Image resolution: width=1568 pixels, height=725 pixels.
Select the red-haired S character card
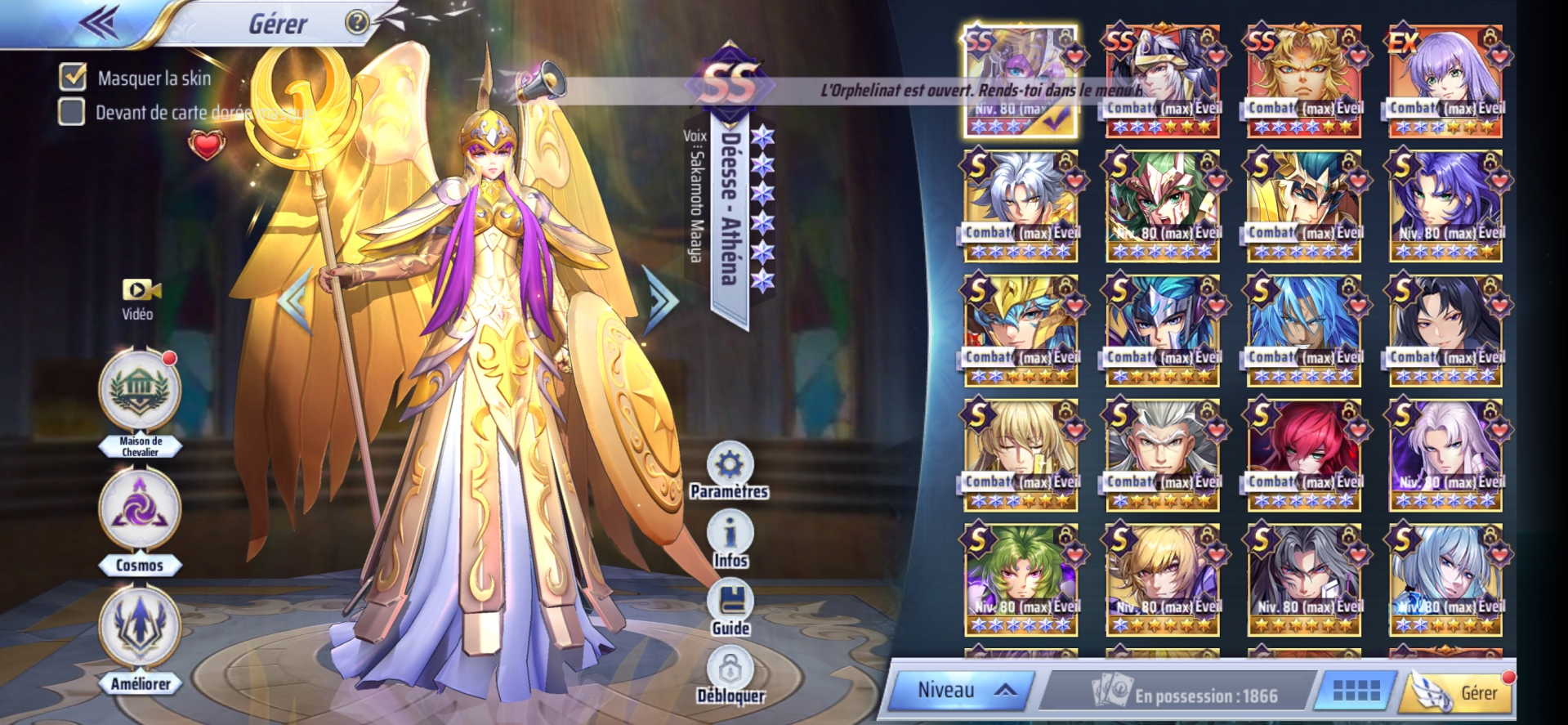pyautogui.click(x=1303, y=454)
